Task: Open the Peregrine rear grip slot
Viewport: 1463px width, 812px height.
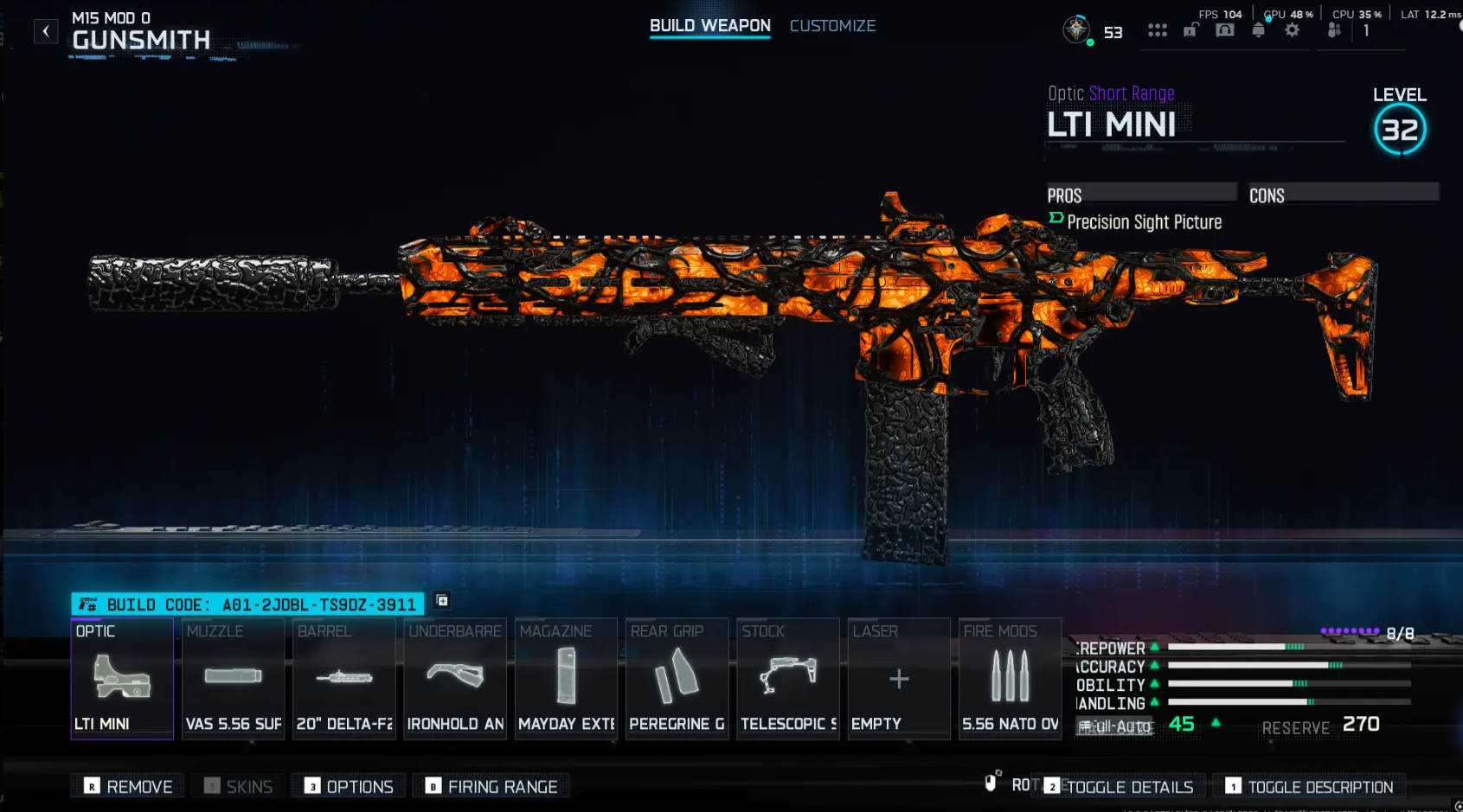Action: [677, 679]
